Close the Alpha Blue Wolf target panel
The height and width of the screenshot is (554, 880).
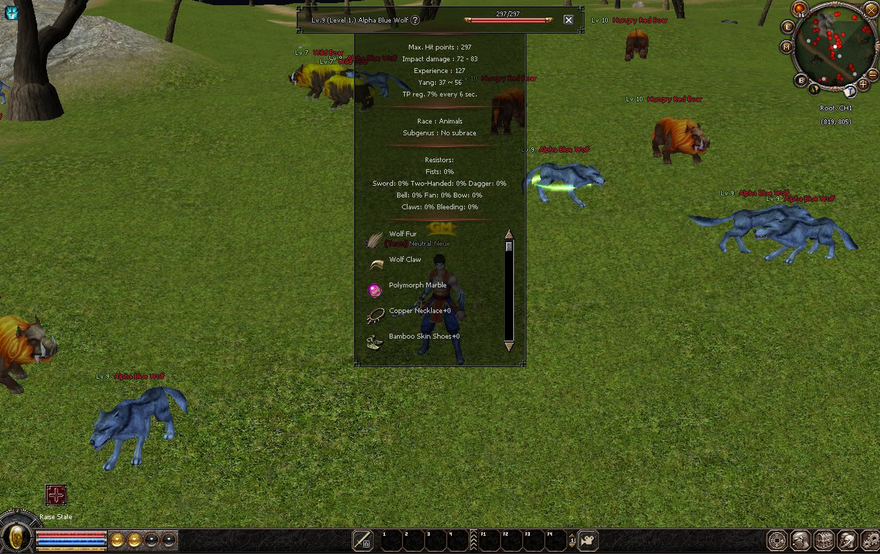568,19
